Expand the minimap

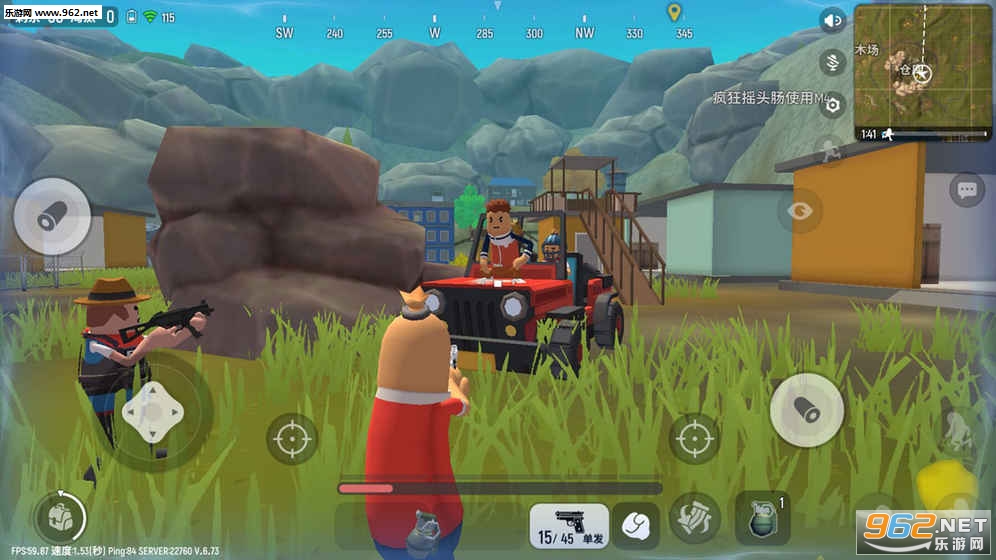tap(923, 72)
